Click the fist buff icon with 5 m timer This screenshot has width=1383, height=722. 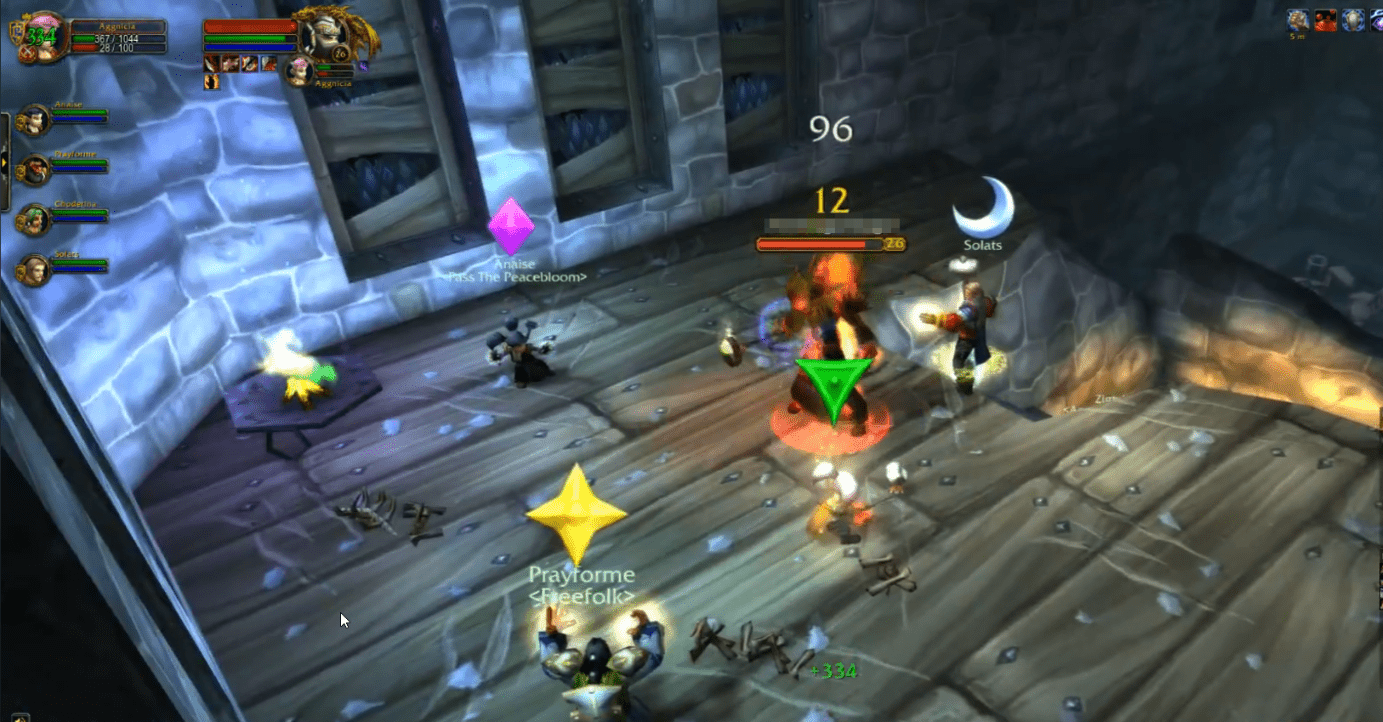coord(1299,19)
